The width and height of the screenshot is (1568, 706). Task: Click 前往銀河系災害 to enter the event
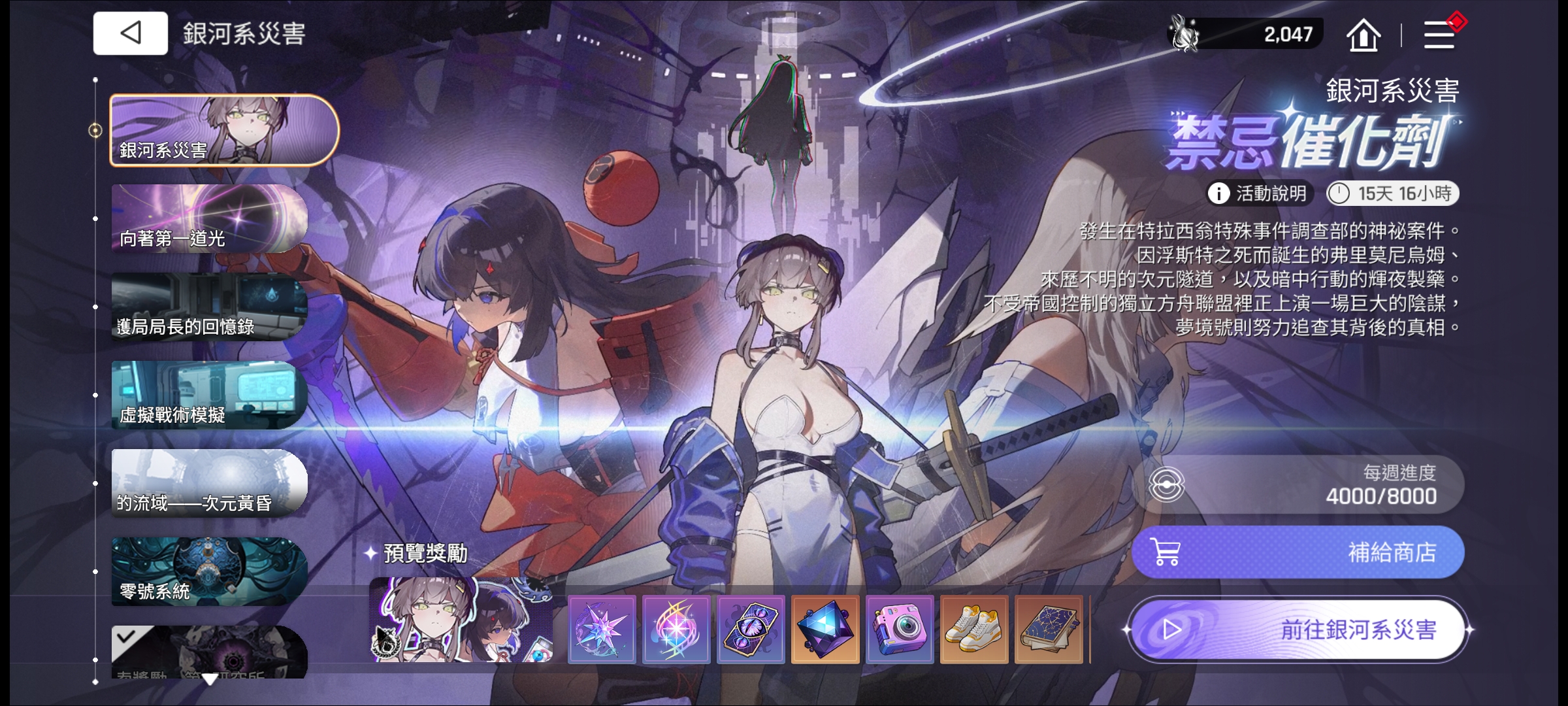click(x=1299, y=630)
